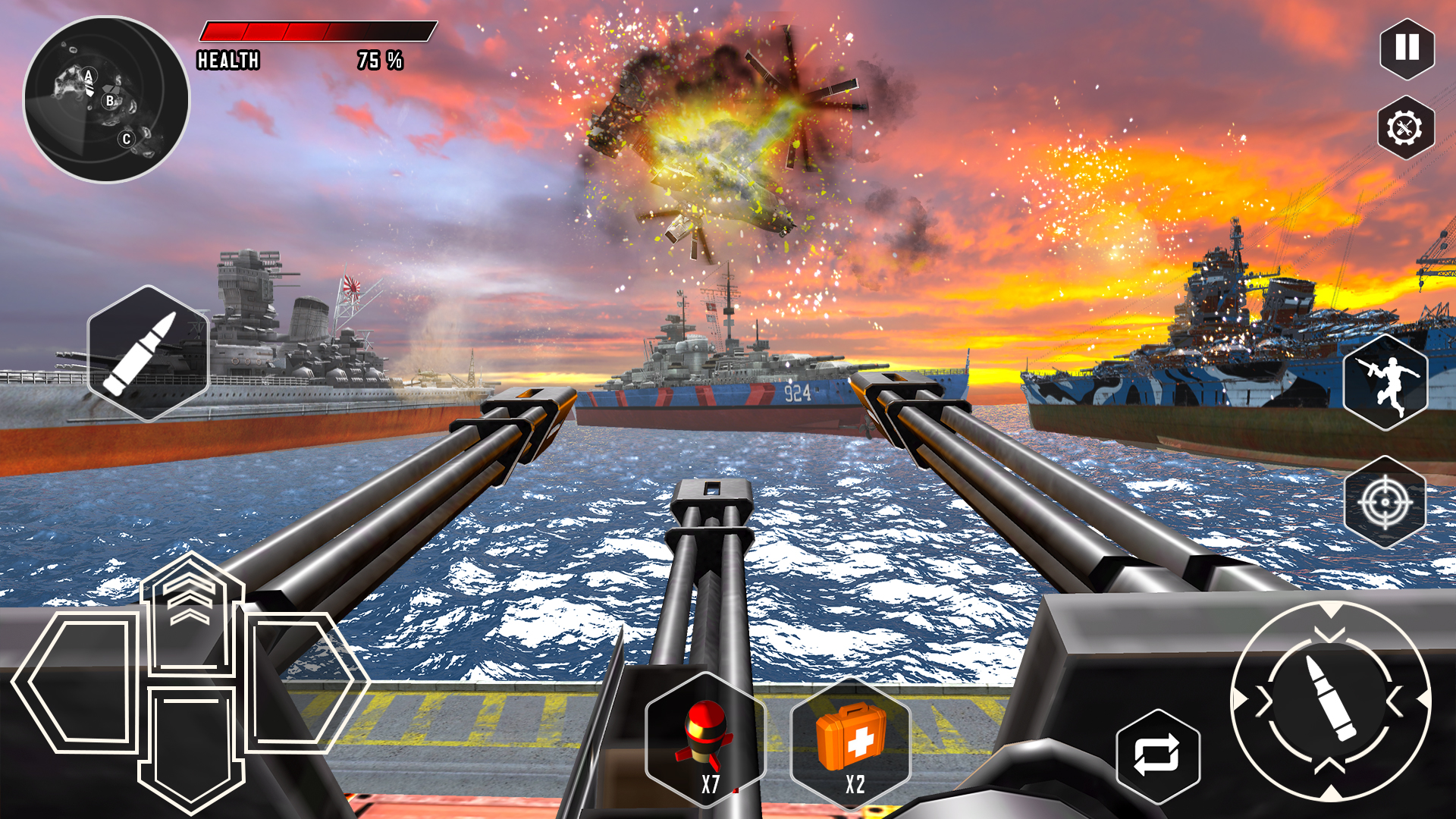Tap the lower hollow hexagon movement pad

tap(190, 751)
